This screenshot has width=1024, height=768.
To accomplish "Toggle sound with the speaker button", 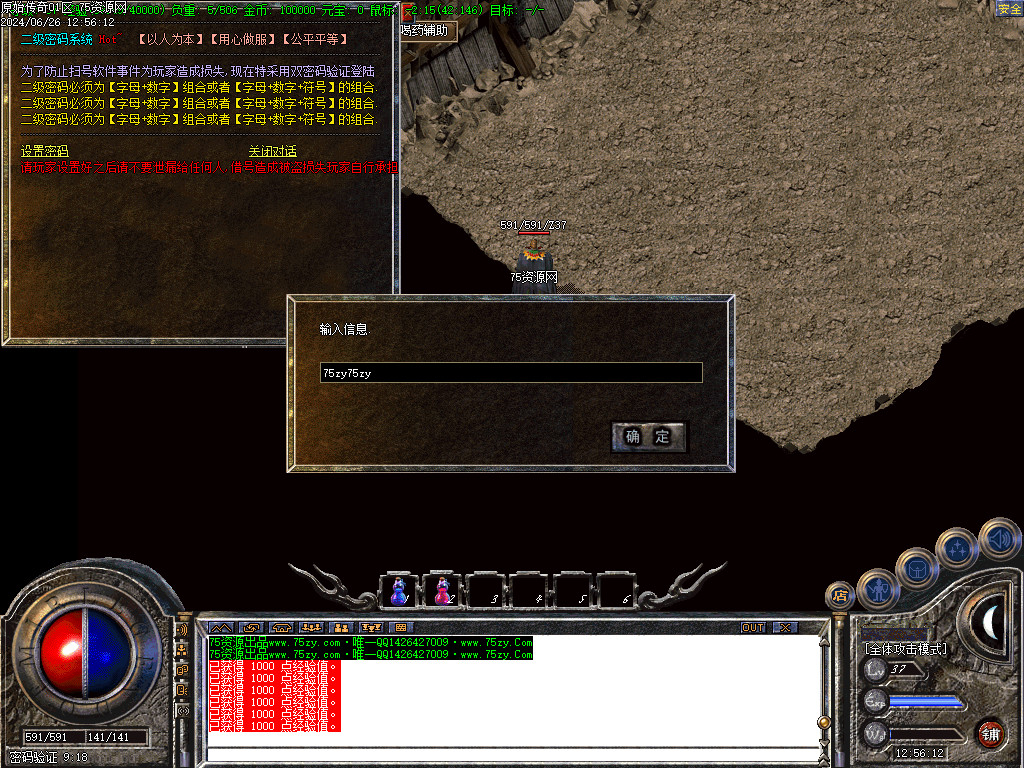I will click(x=998, y=538).
